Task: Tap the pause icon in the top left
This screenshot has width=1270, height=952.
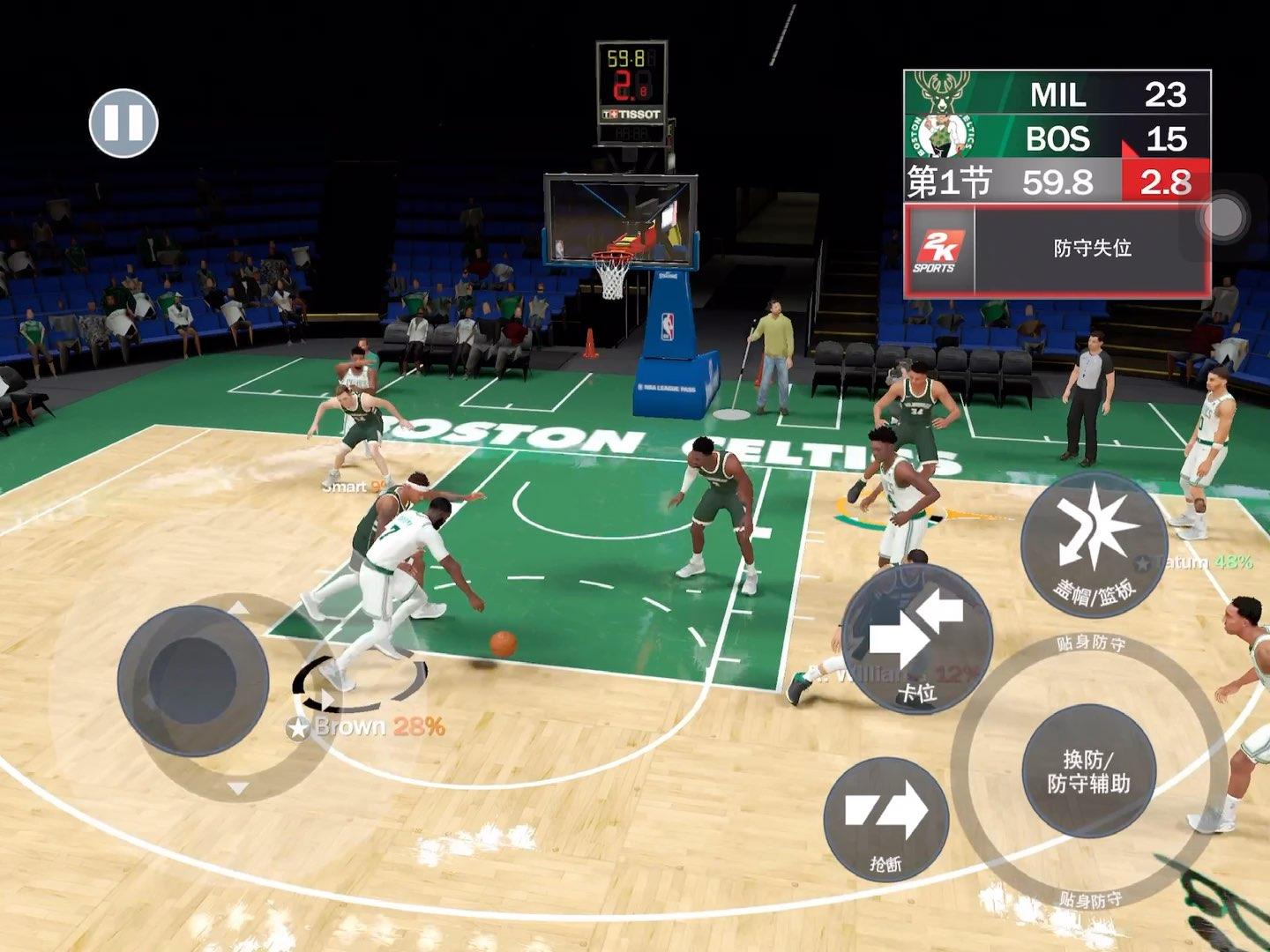Action: [124, 124]
